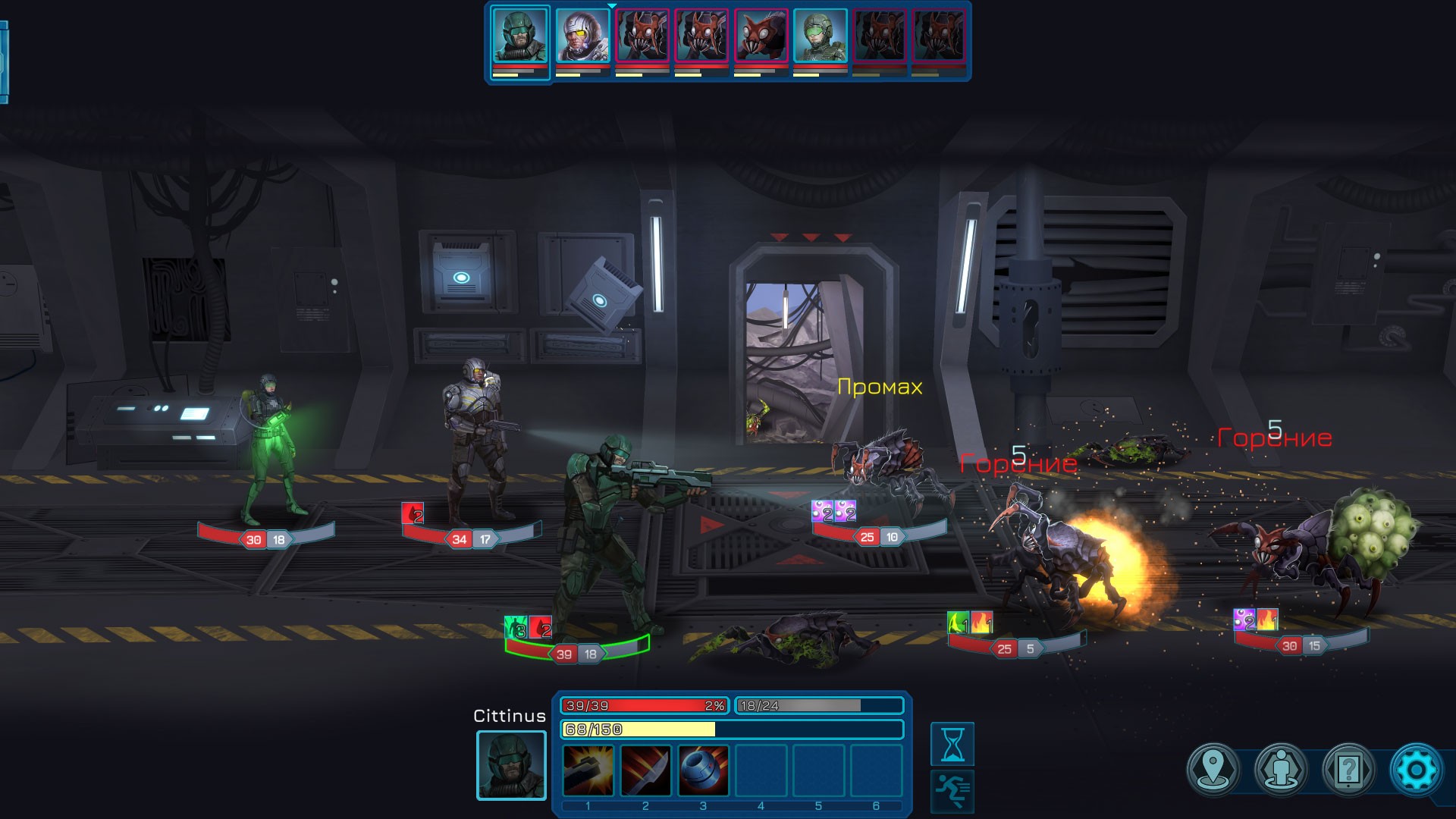The image size is (1456, 819).
Task: Activate the running man flee button
Action: click(x=952, y=790)
